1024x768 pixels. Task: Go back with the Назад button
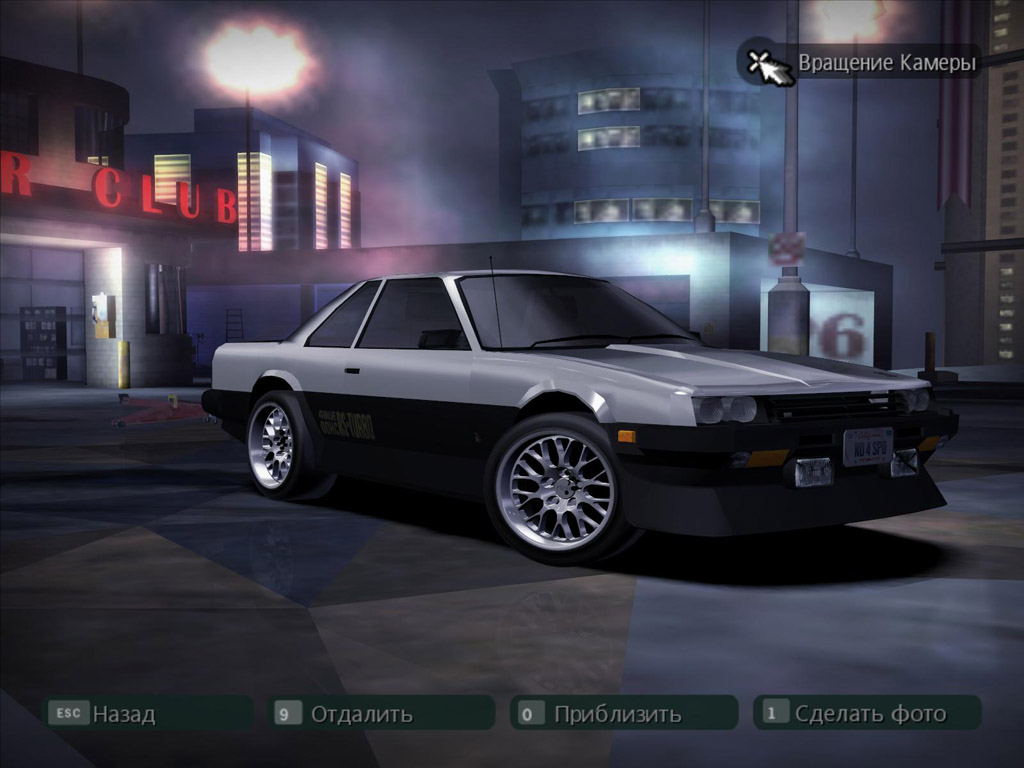(x=148, y=713)
